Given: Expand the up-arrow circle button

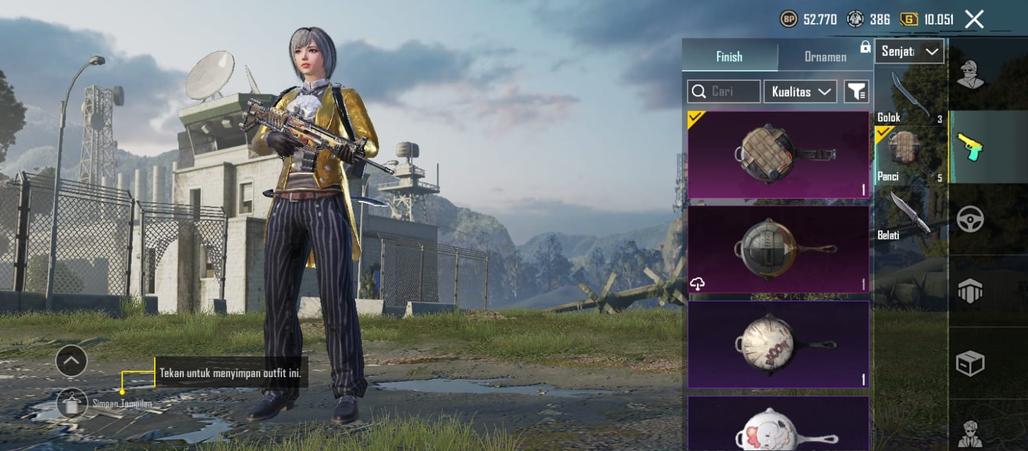Looking at the screenshot, I should [71, 360].
